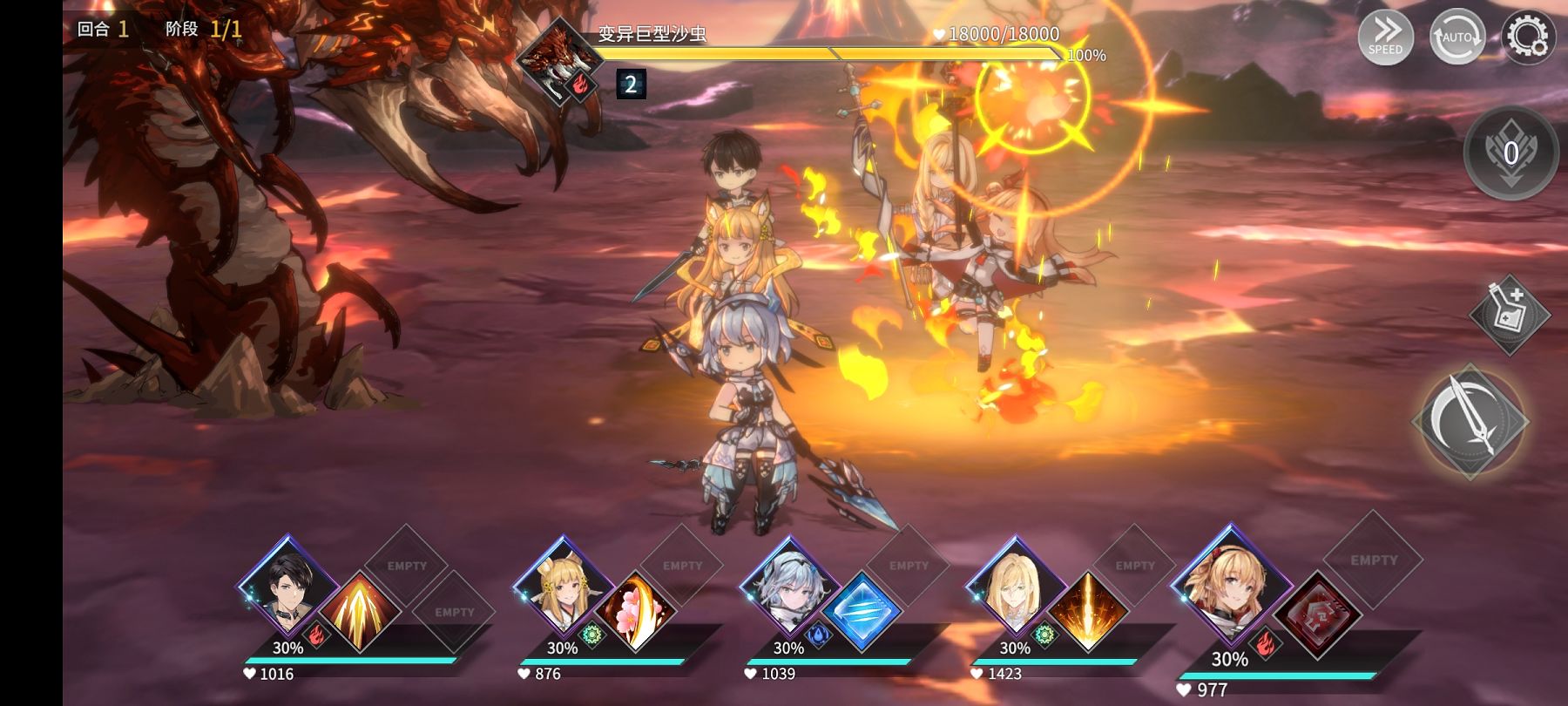1568x706 pixels.
Task: Toggle the battle SPEED button
Action: (x=1385, y=37)
